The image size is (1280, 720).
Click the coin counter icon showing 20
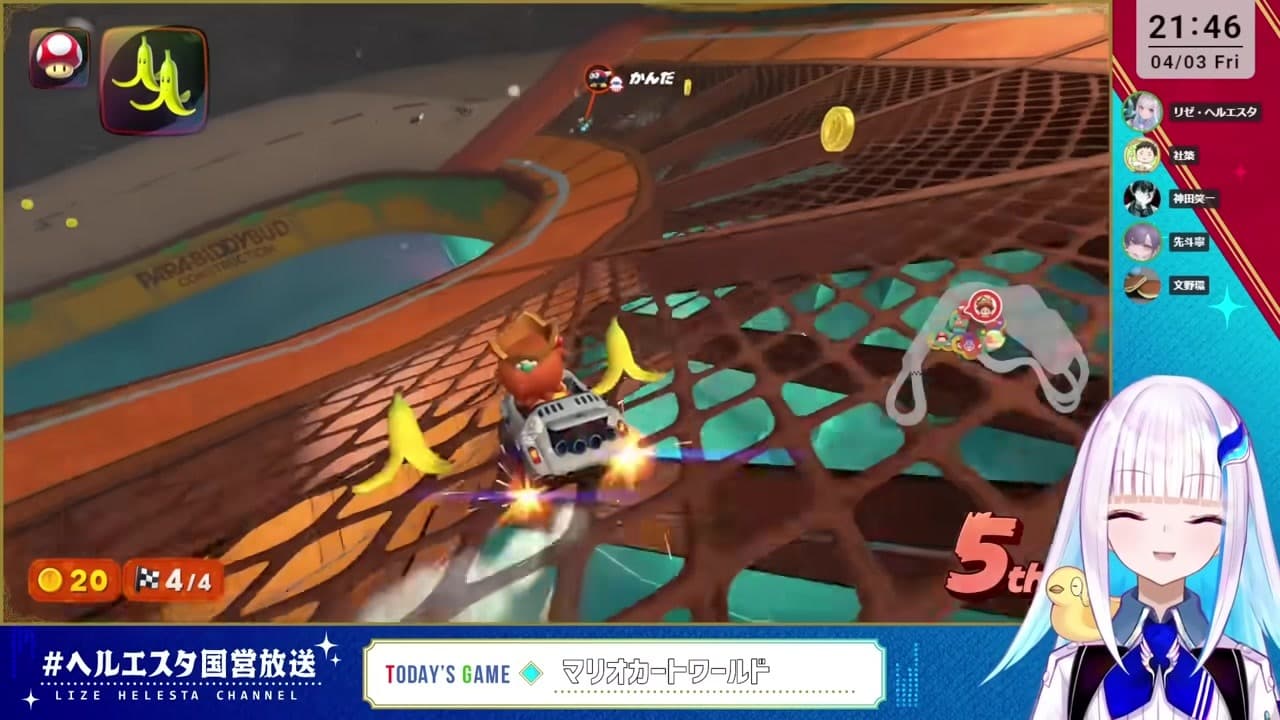coord(50,578)
